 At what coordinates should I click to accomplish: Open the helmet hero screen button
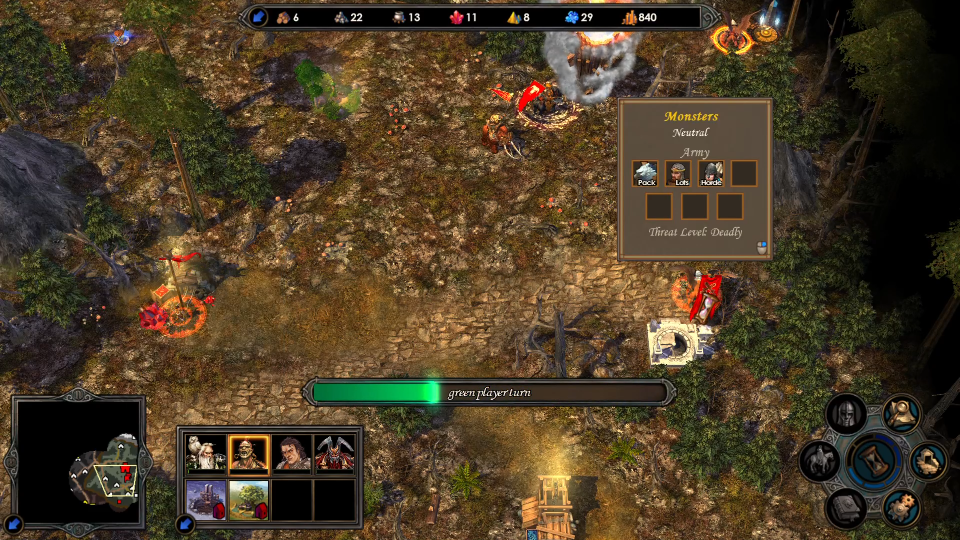[x=846, y=414]
